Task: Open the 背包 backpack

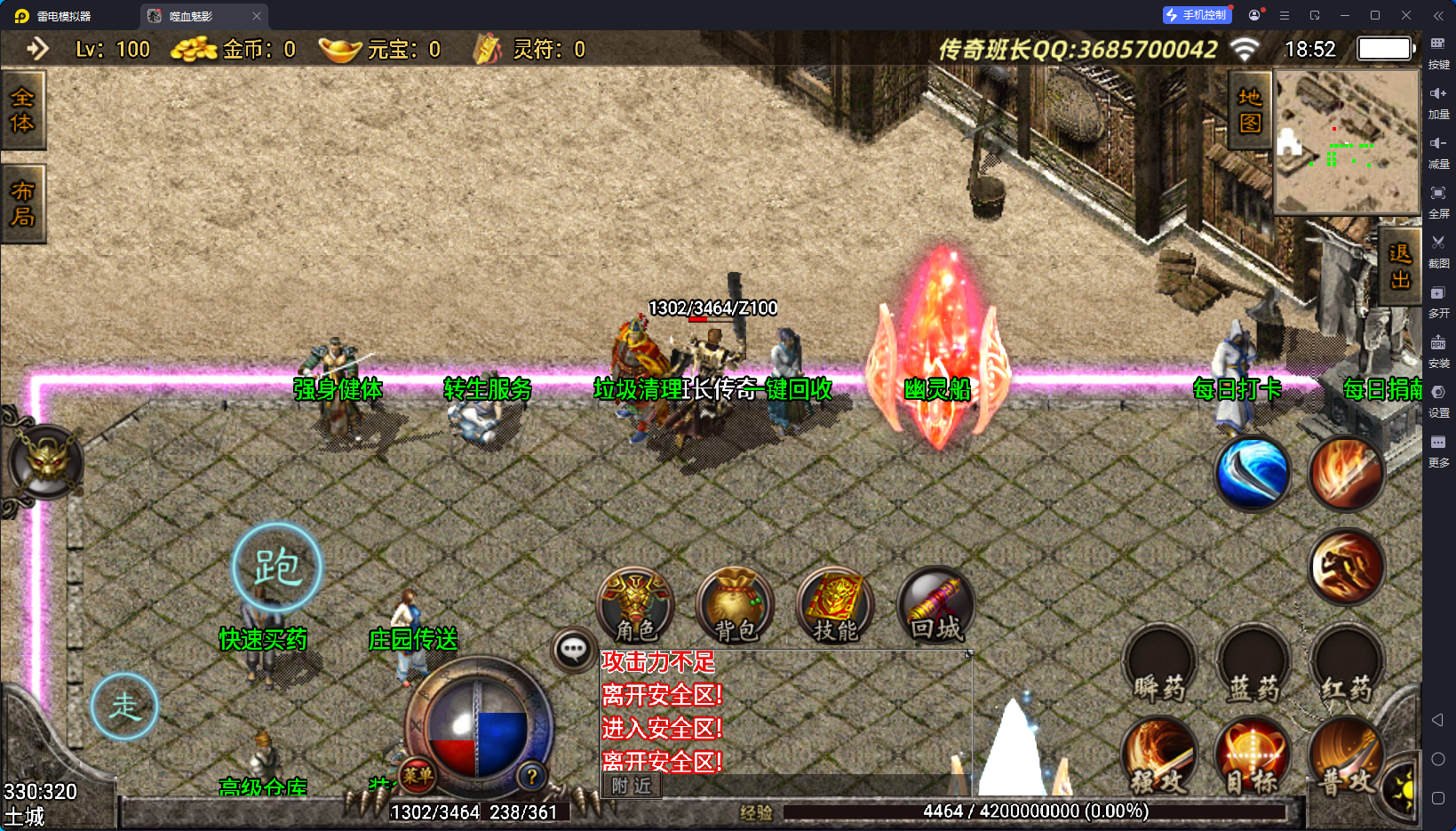Action: coord(736,605)
